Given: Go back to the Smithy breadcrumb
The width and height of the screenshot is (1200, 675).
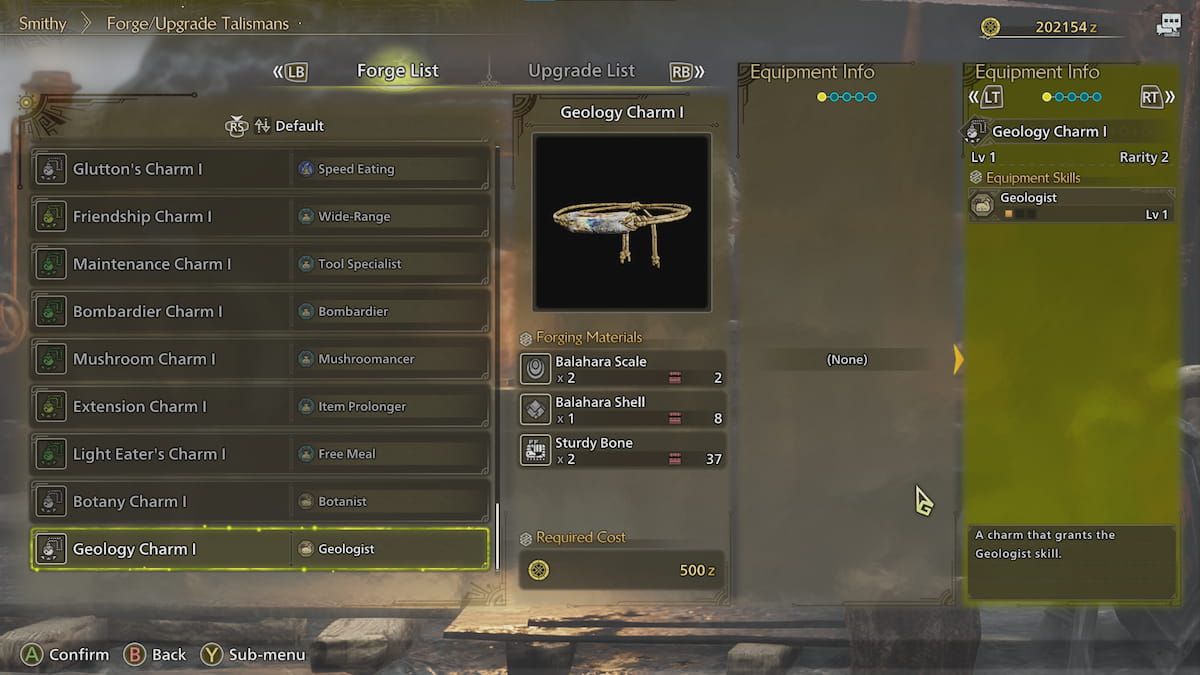Looking at the screenshot, I should click(42, 23).
